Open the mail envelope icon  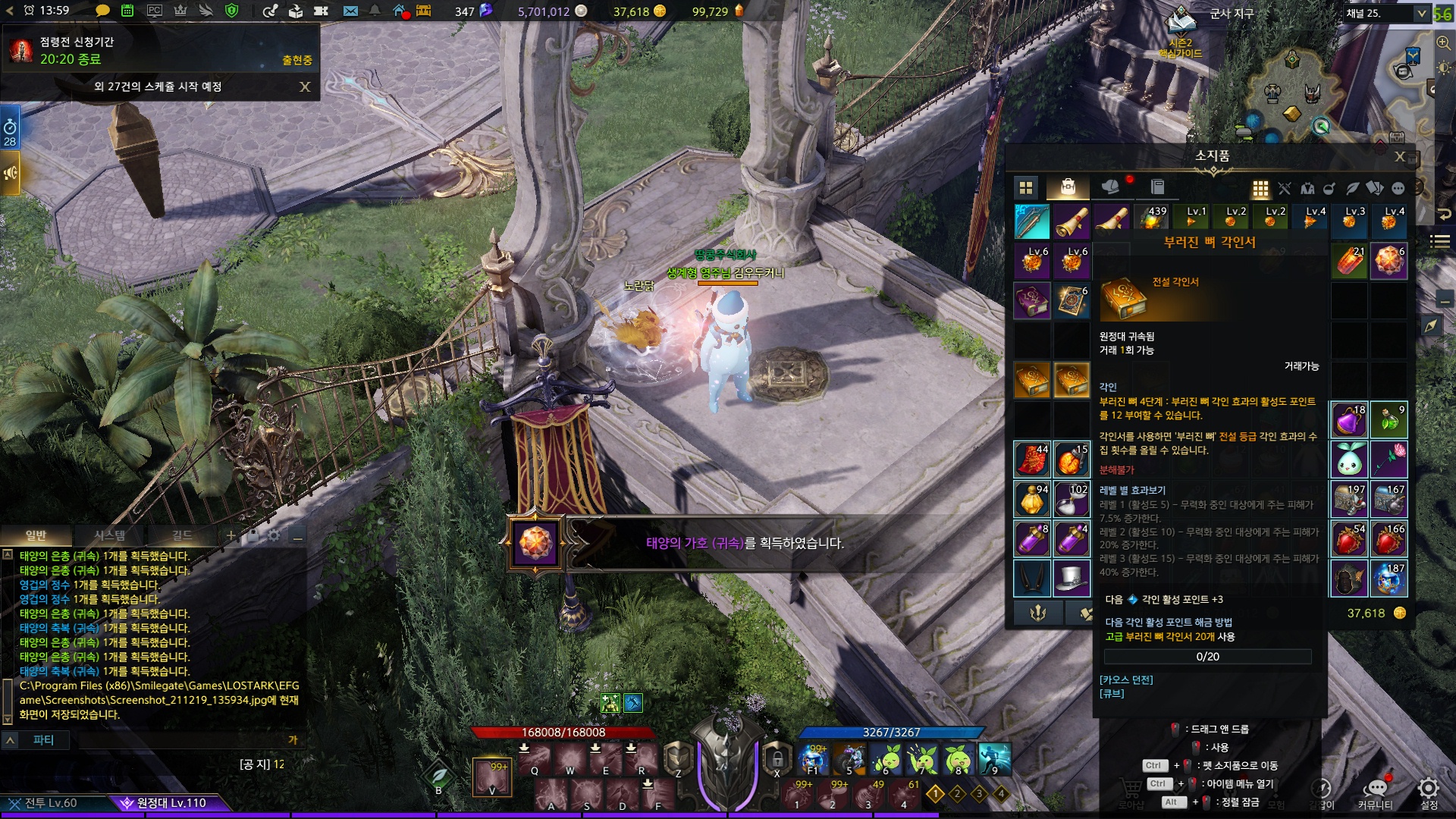click(x=350, y=11)
